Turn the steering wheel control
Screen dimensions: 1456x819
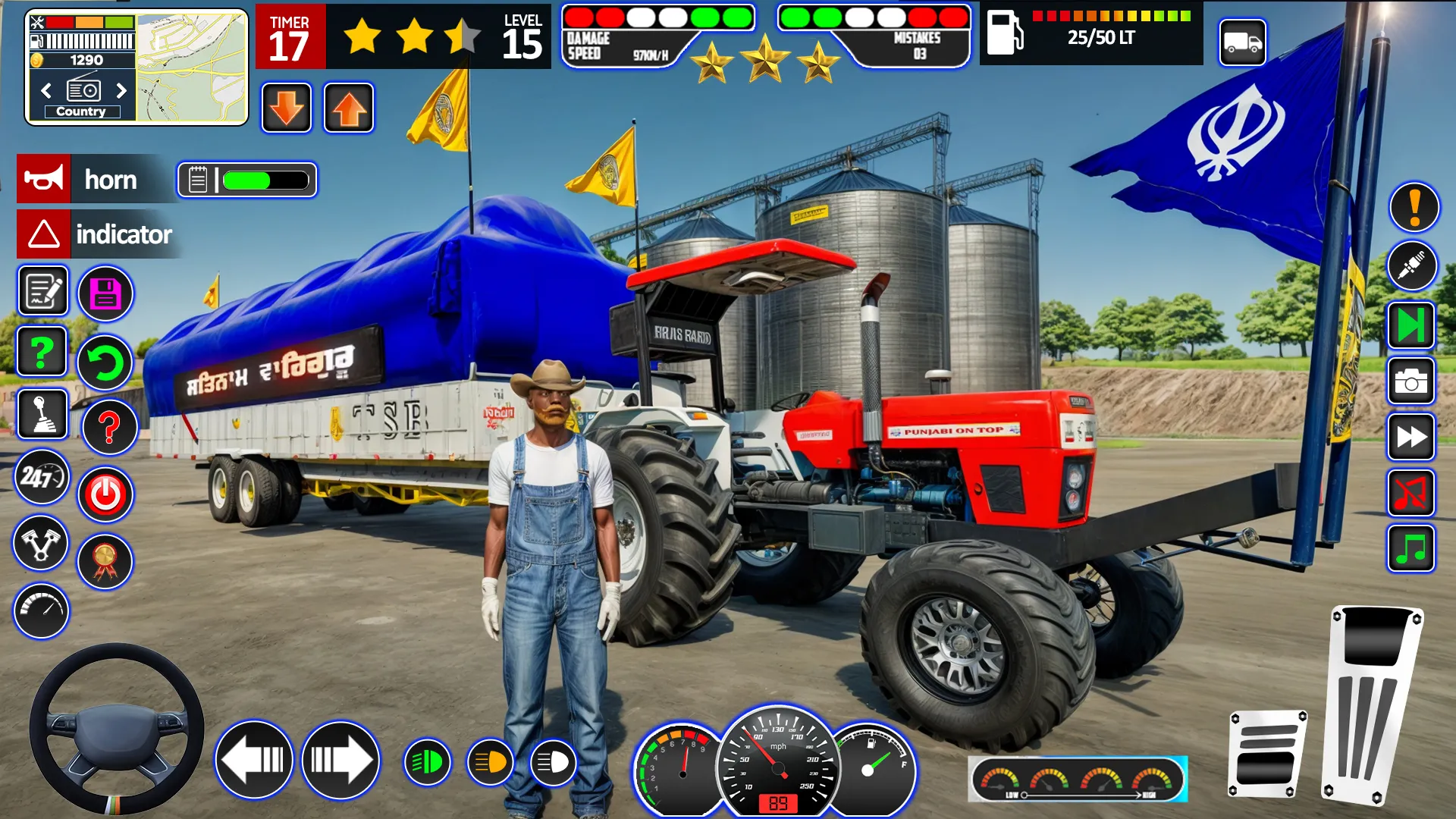click(x=116, y=729)
